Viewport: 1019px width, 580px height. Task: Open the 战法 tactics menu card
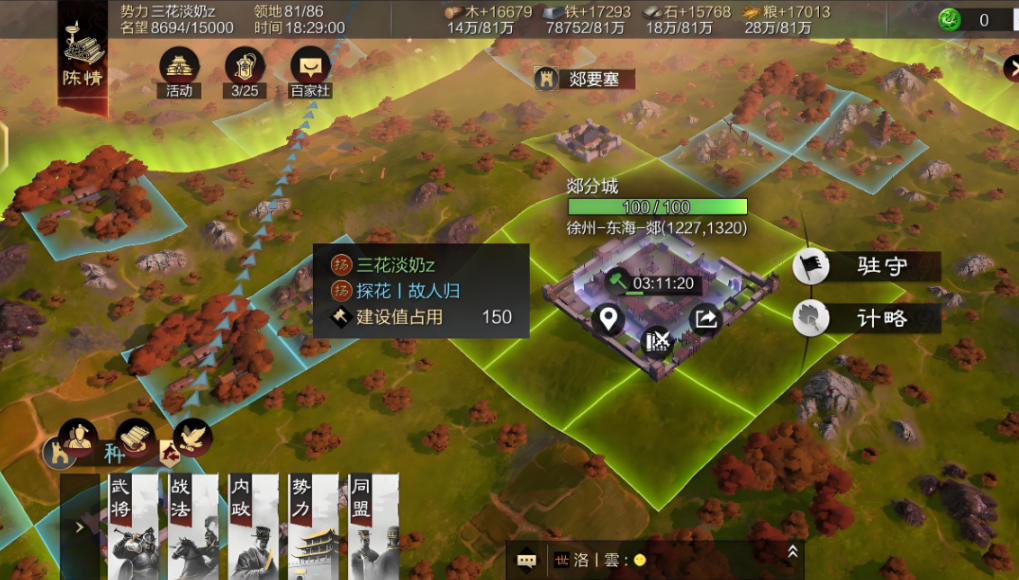click(x=193, y=526)
